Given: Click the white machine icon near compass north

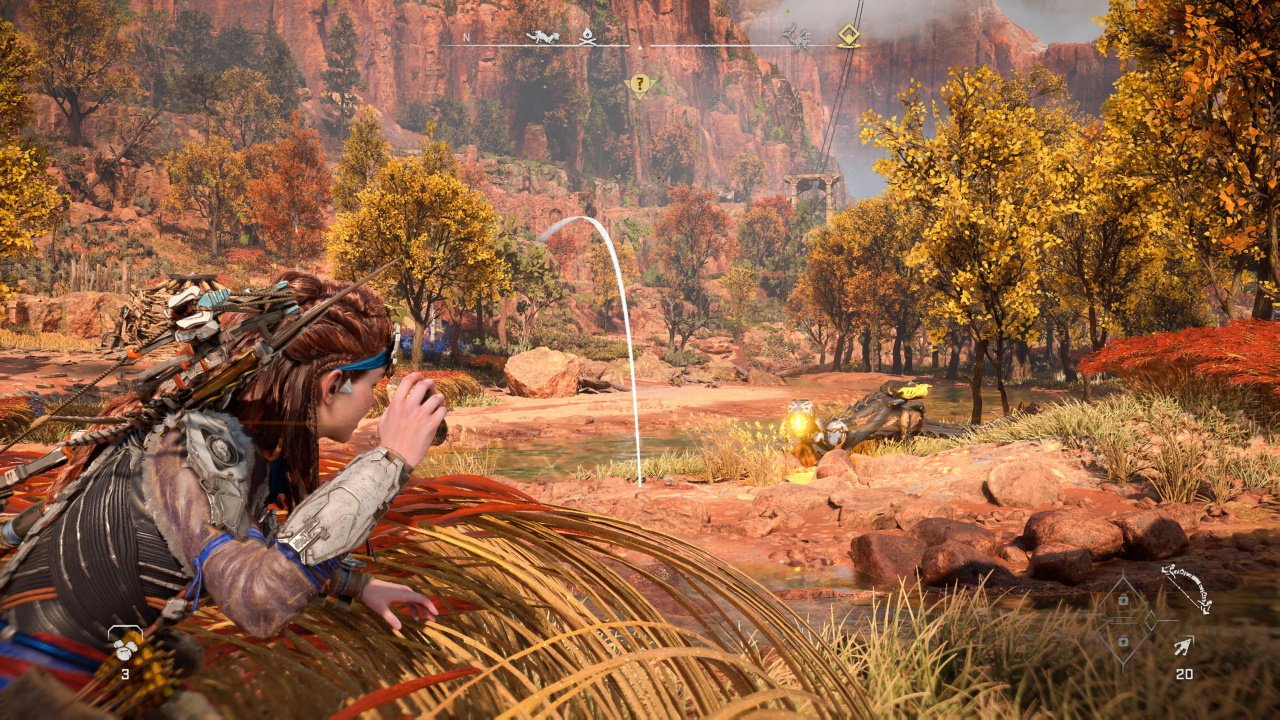Looking at the screenshot, I should (543, 37).
